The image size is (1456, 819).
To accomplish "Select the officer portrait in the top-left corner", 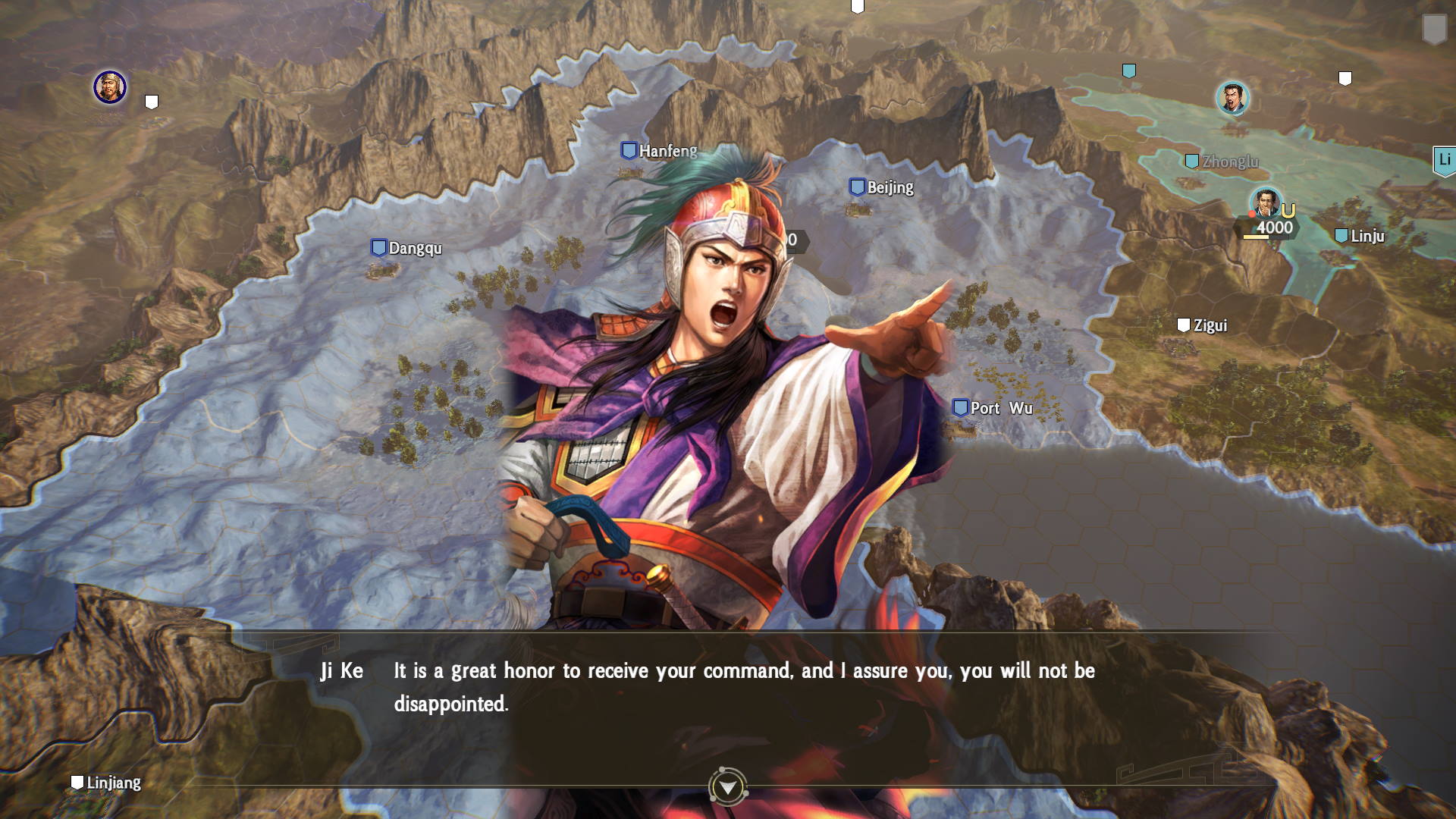I will pyautogui.click(x=108, y=87).
